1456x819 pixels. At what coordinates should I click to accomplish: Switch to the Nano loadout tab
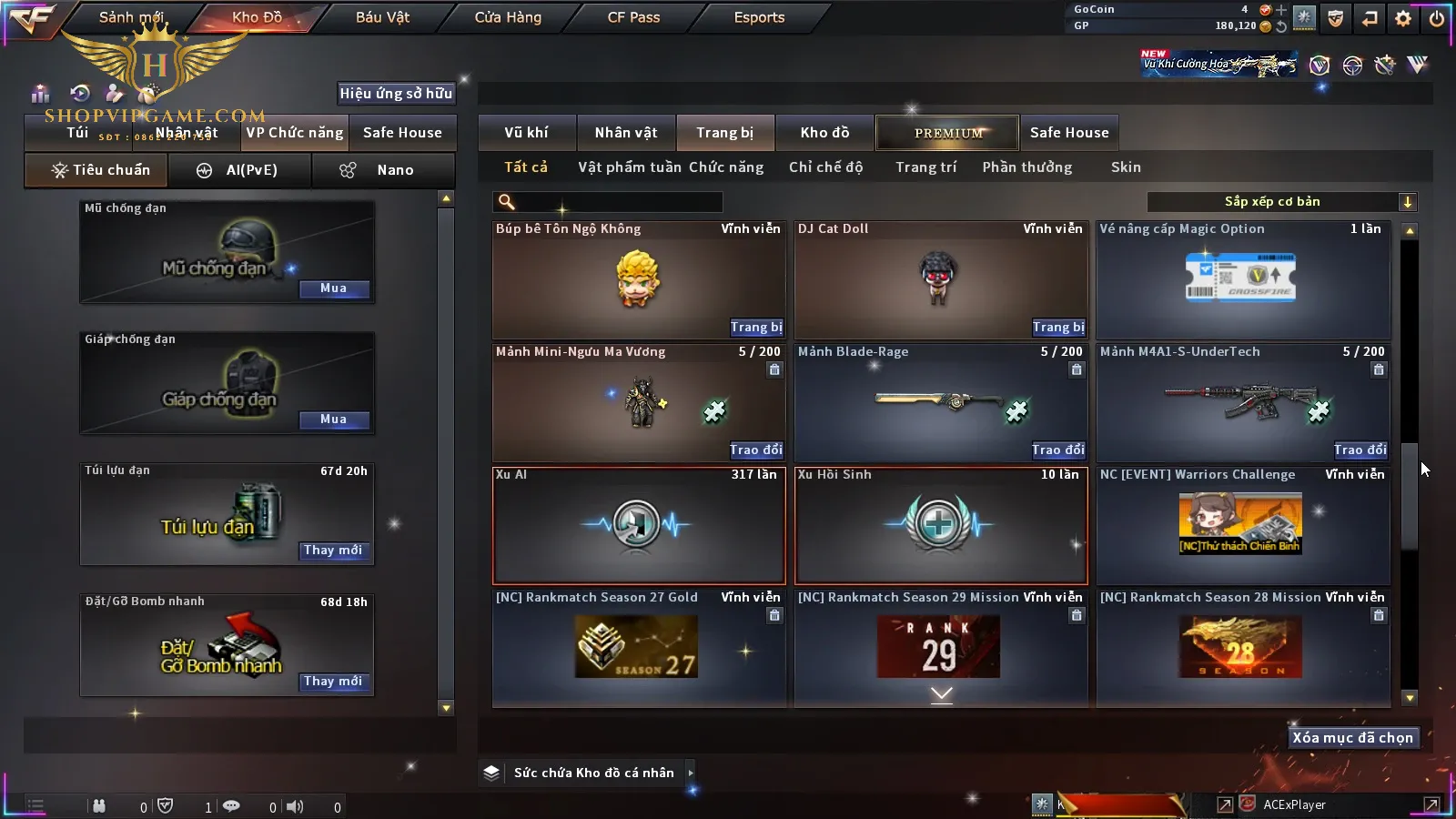click(x=383, y=170)
